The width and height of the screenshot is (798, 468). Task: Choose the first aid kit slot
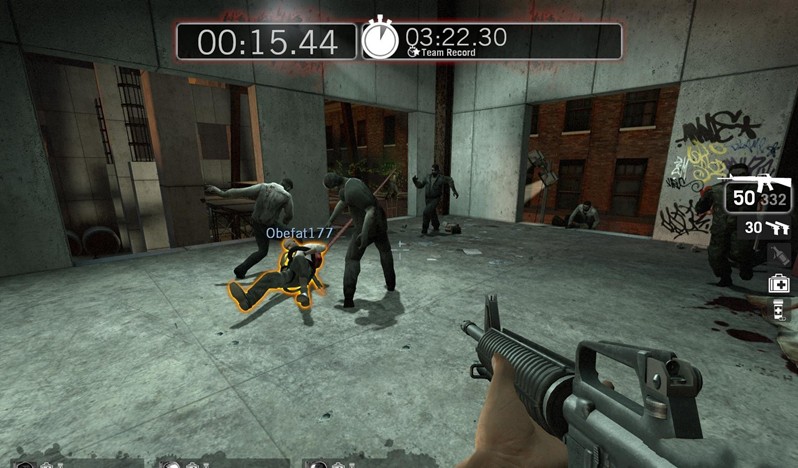click(779, 285)
